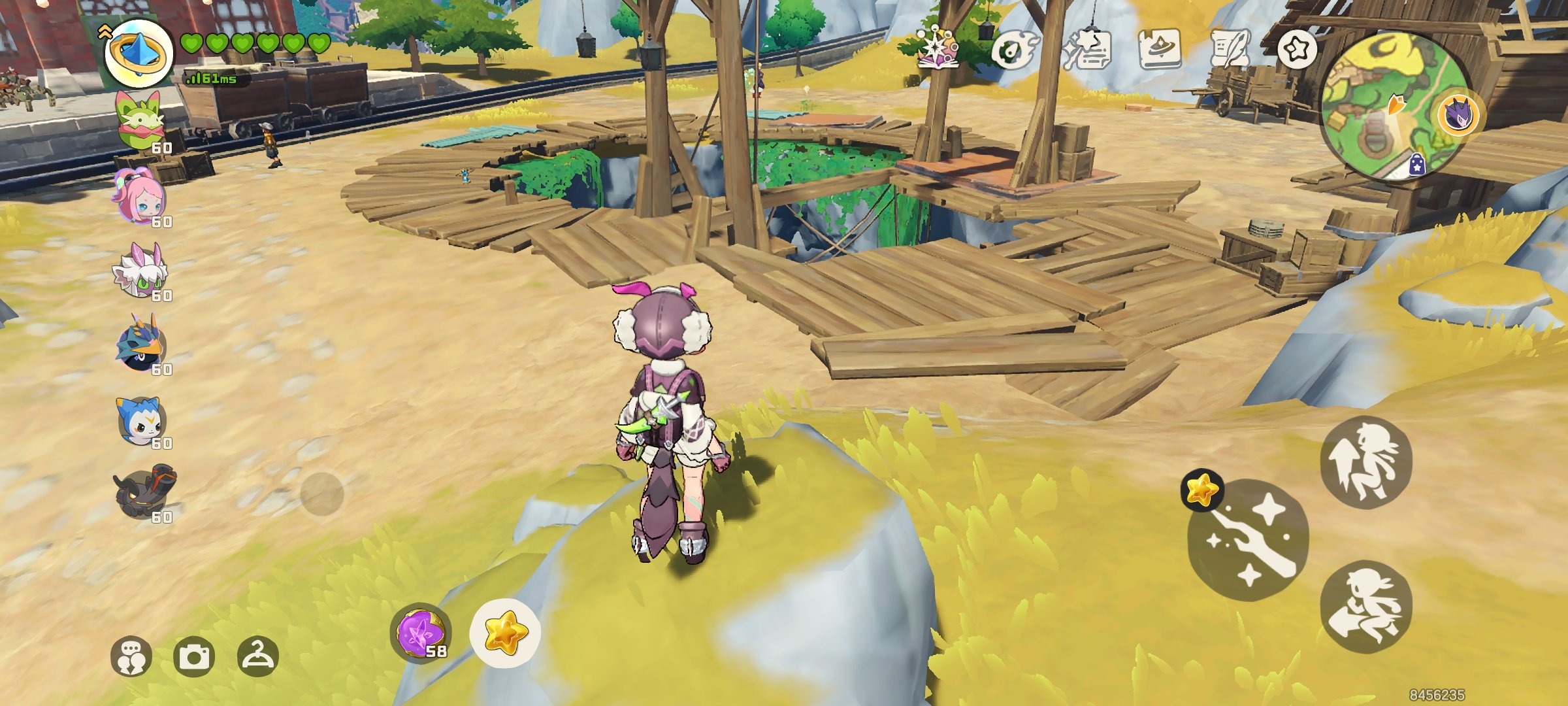Open the scroll and quill journal

point(1230,50)
